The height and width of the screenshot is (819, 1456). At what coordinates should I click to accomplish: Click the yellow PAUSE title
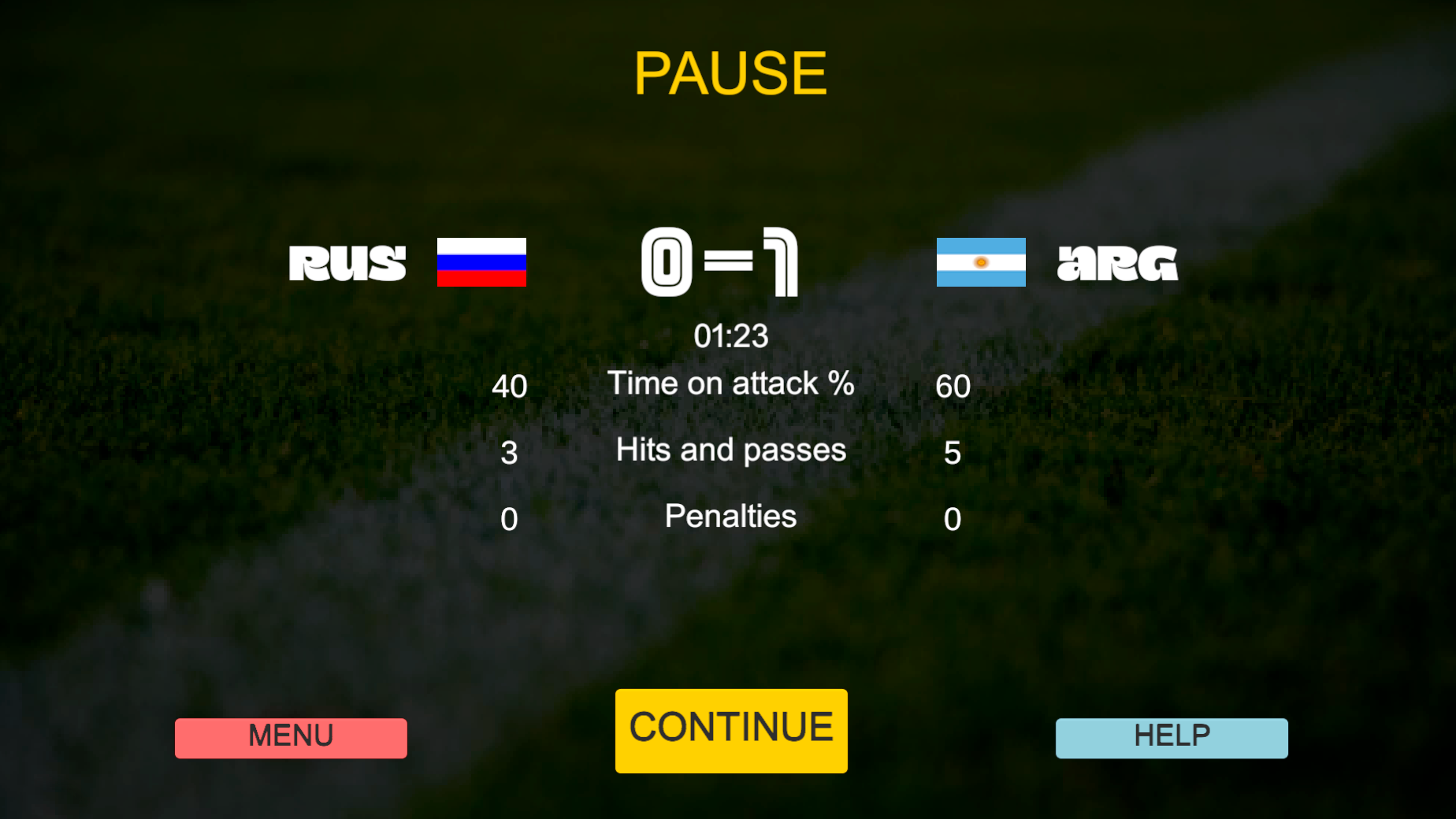[730, 73]
